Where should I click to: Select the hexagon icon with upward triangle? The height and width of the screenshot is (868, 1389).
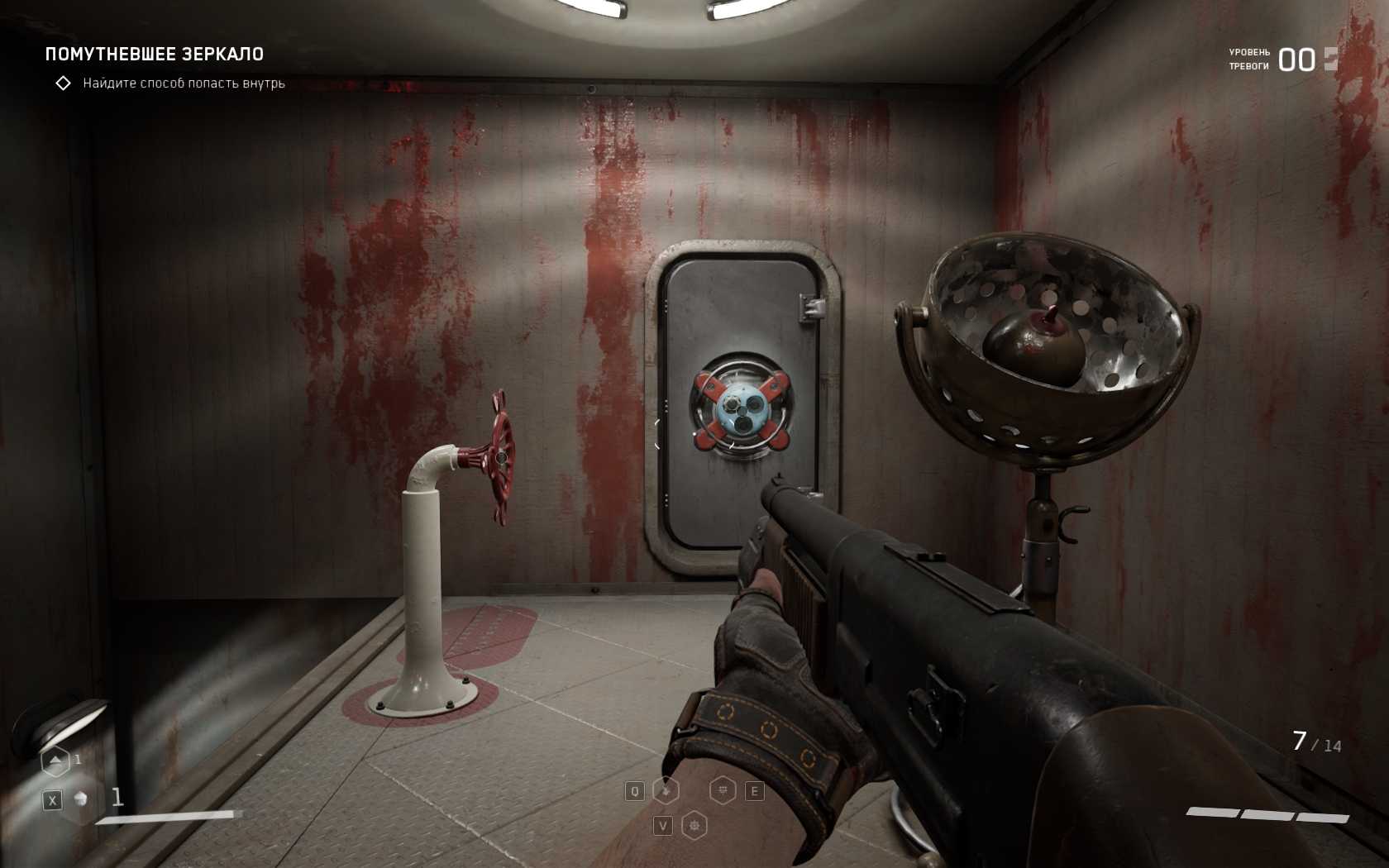(x=55, y=761)
